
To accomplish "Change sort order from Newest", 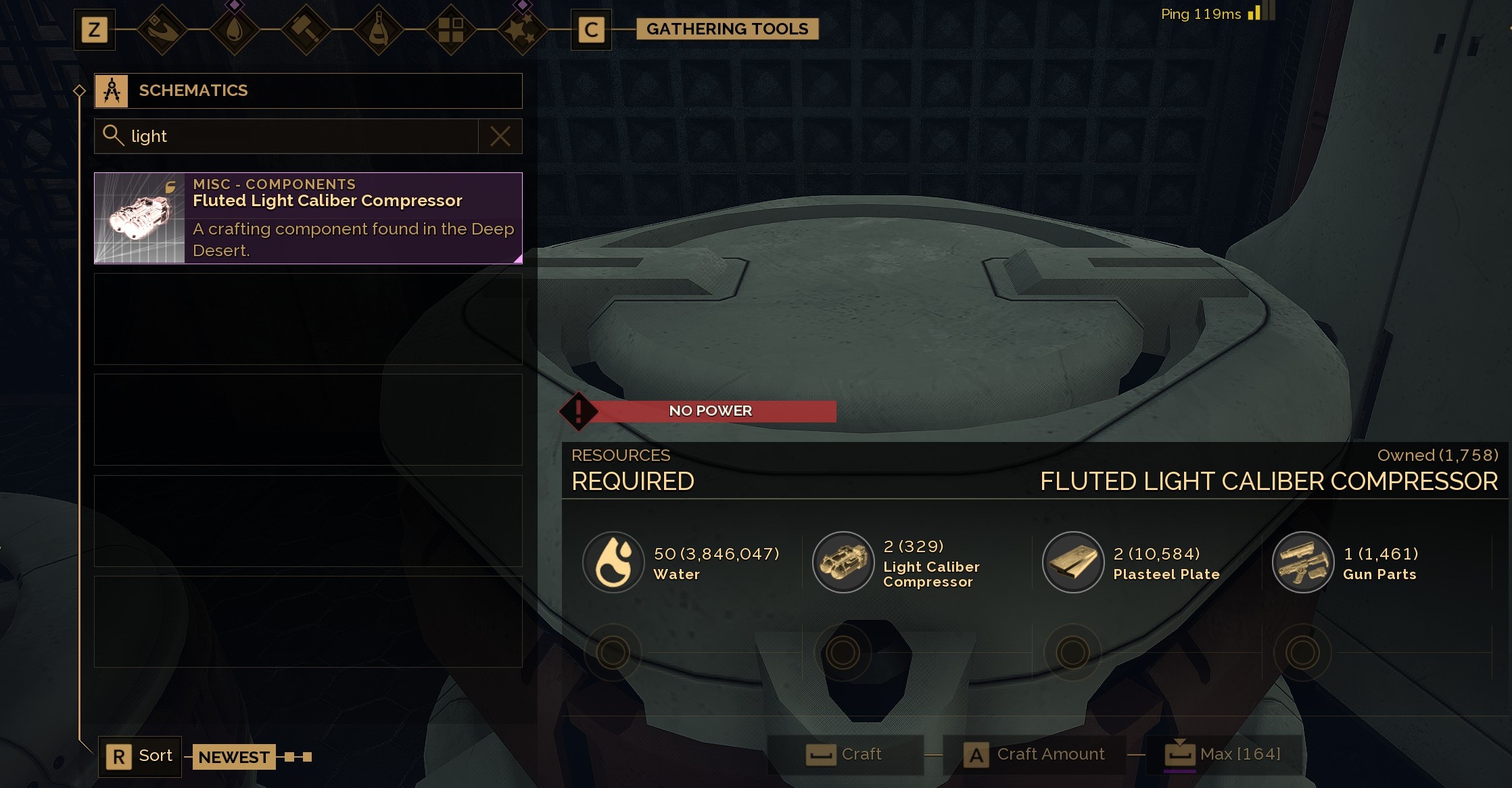I will coord(140,756).
